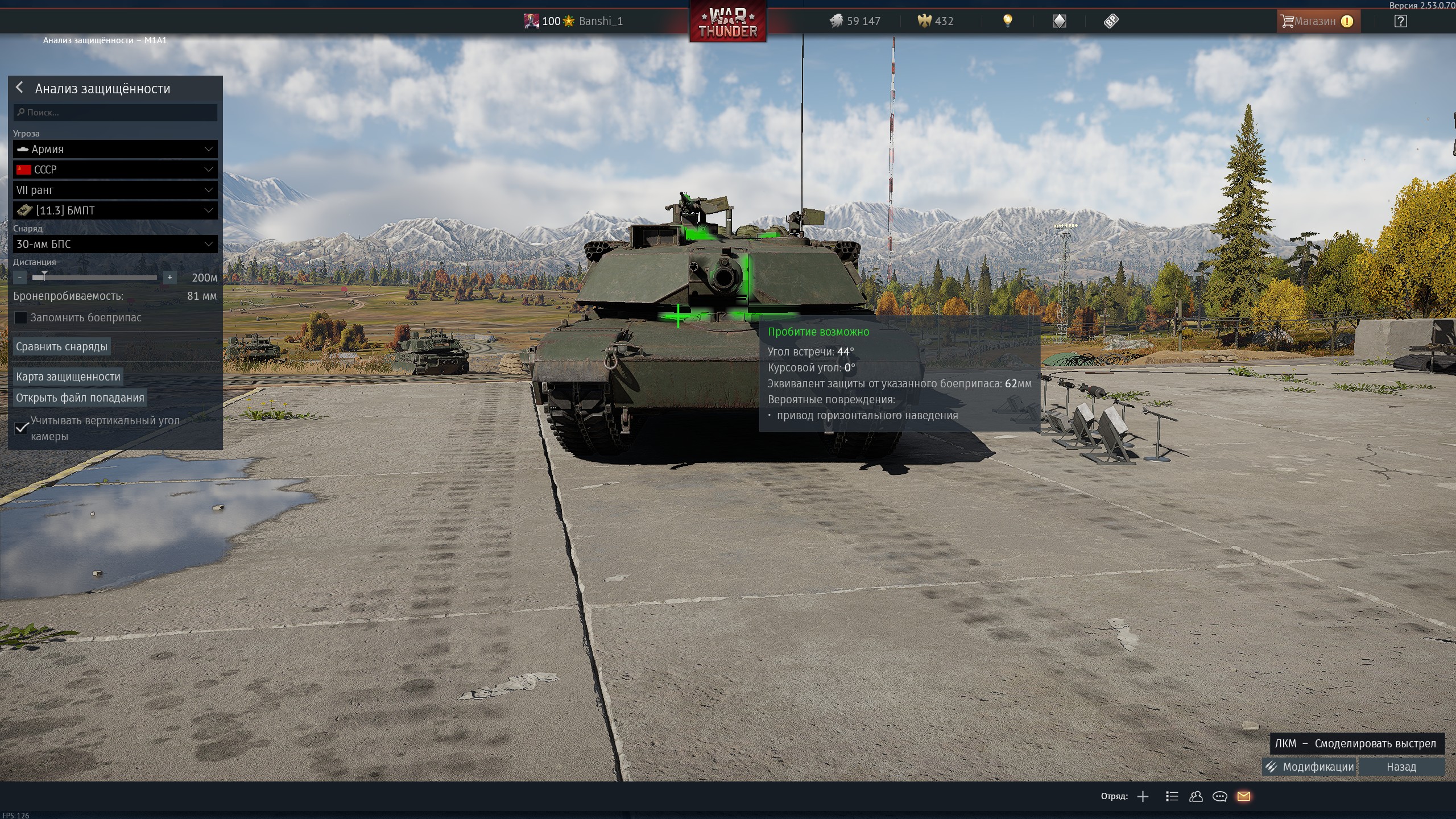Add a squad member with the plus icon
Viewport: 1456px width, 819px height.
(1143, 796)
